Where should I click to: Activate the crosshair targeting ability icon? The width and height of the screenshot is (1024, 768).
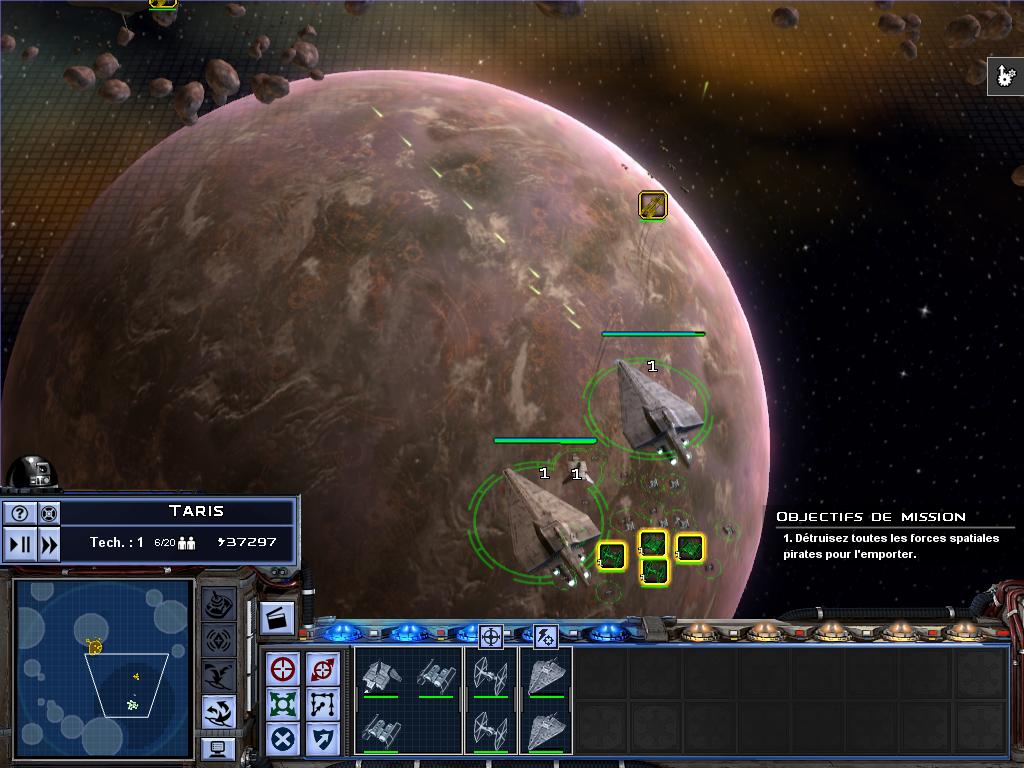click(490, 635)
